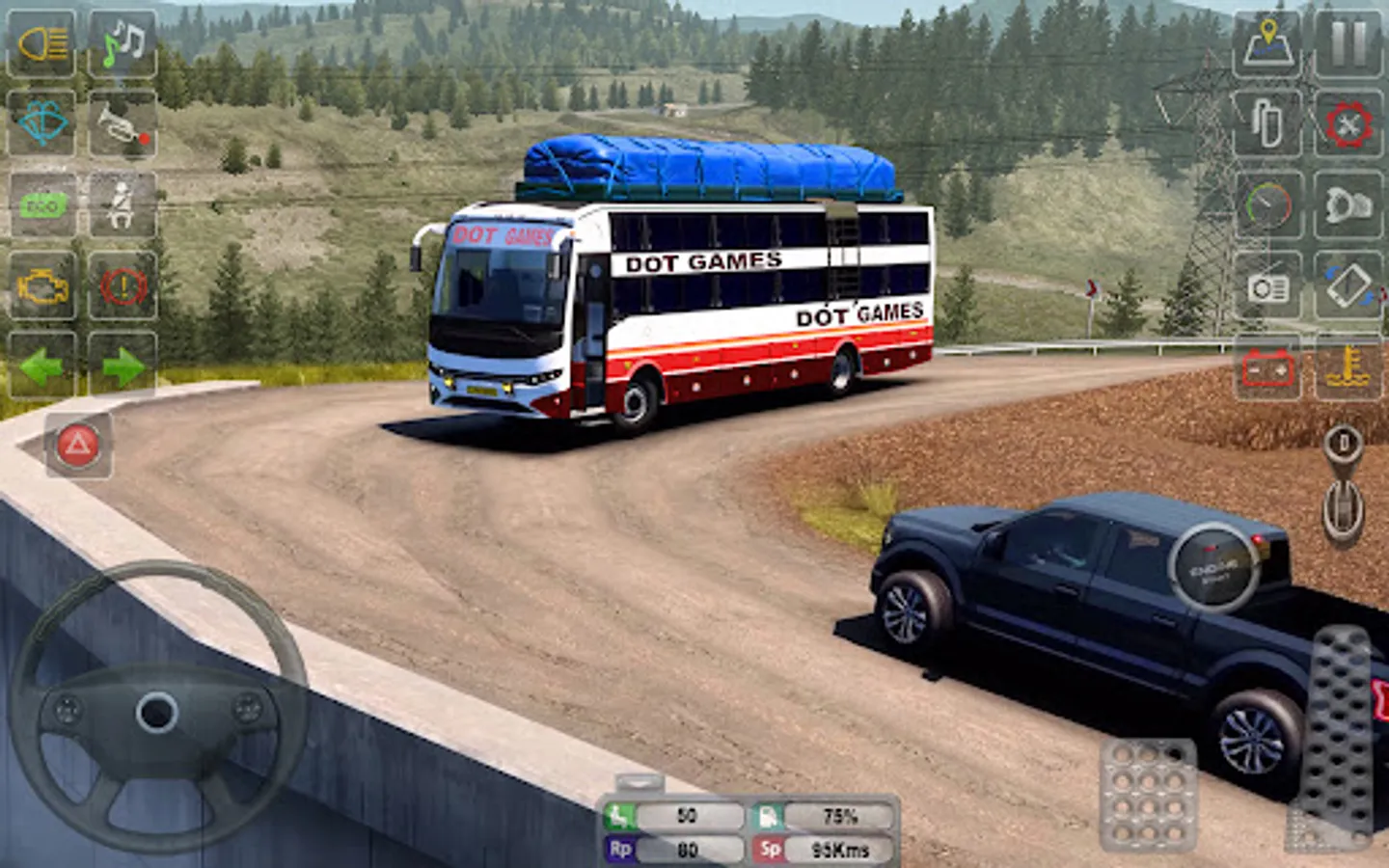Image resolution: width=1389 pixels, height=868 pixels.
Task: Switch on the red hazard triangle
Action: tap(78, 445)
